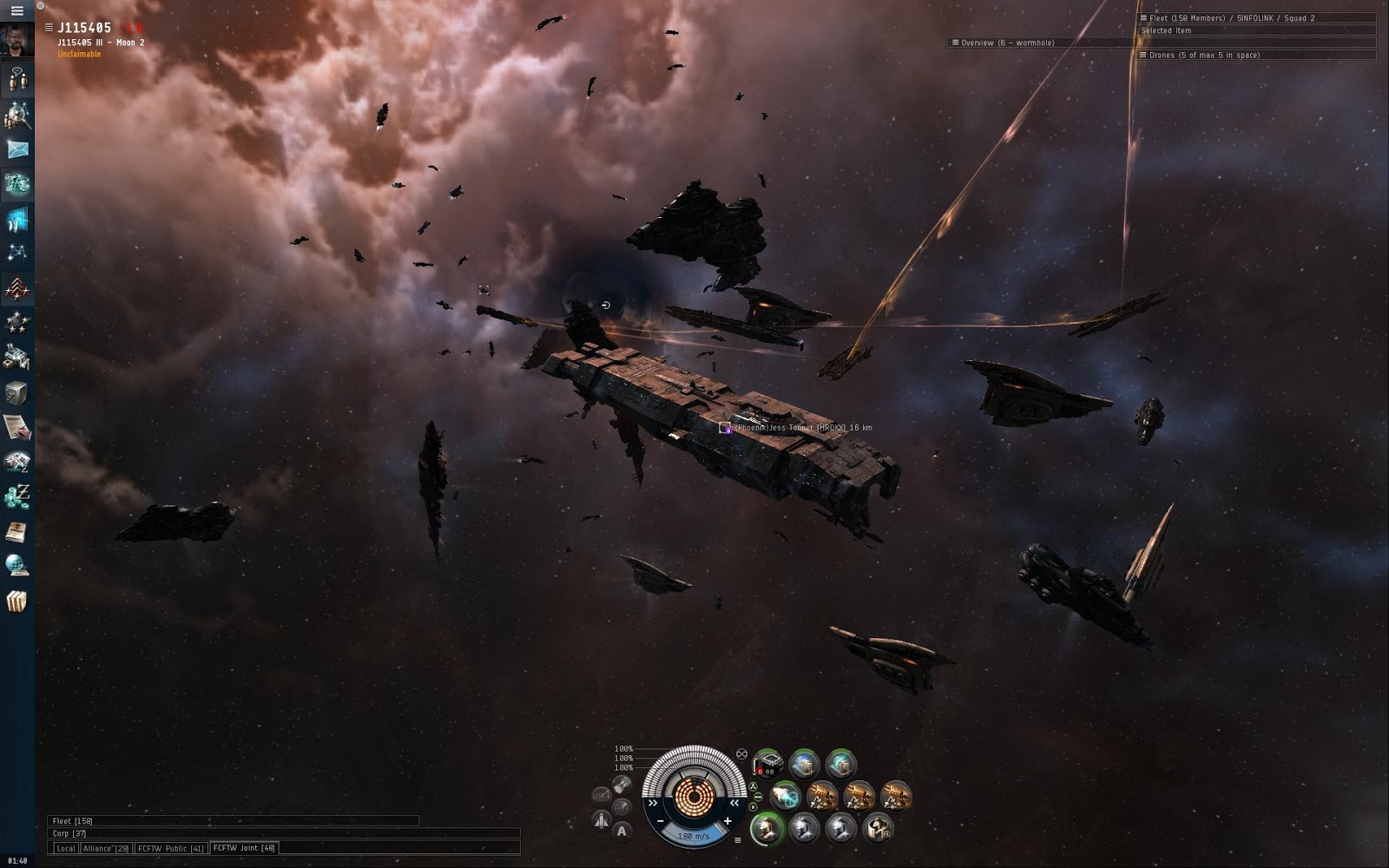The image size is (1389, 868).
Task: Toggle the autopilot A button
Action: tap(622, 832)
